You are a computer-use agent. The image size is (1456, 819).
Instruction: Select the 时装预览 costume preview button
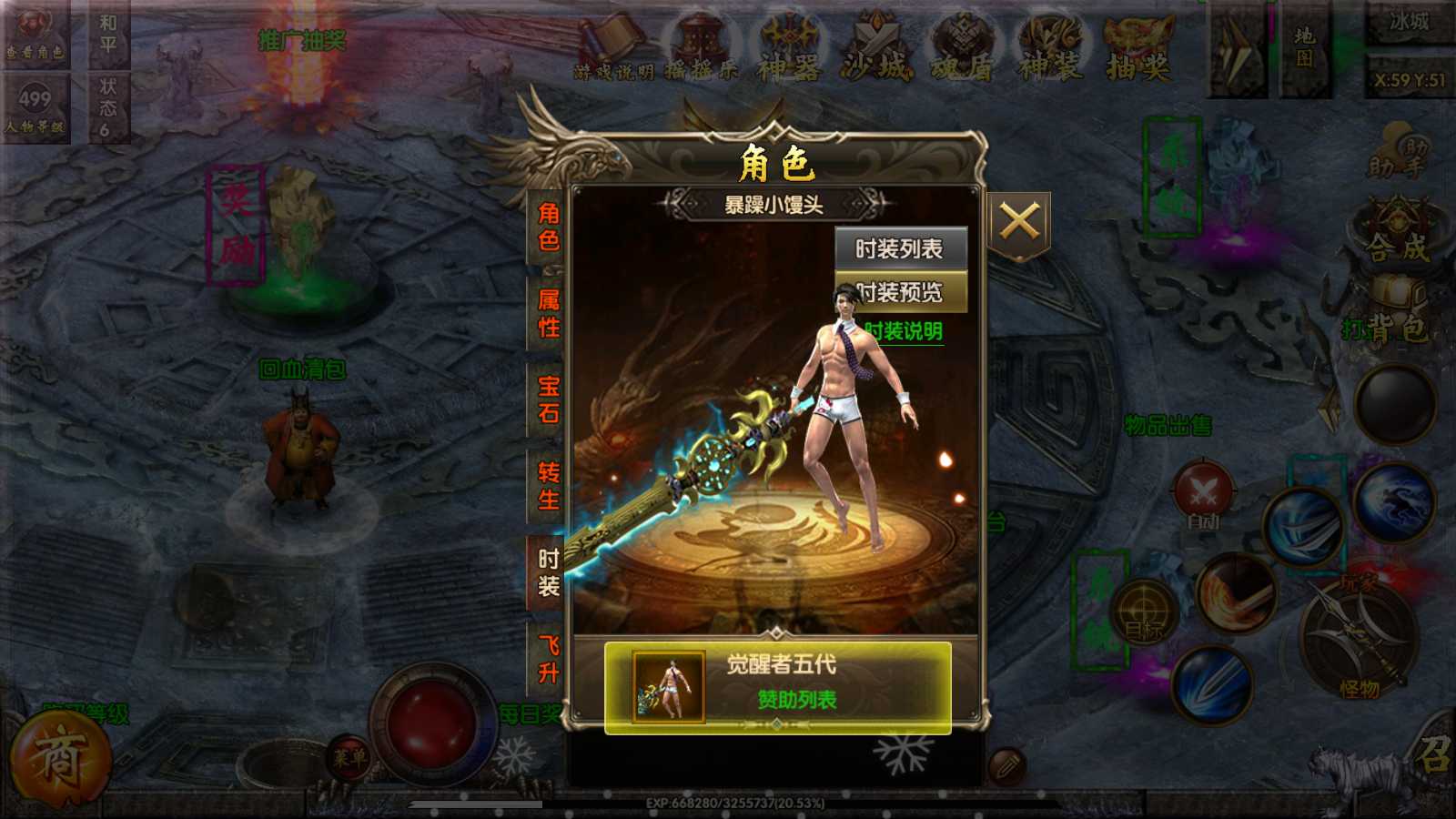point(900,292)
